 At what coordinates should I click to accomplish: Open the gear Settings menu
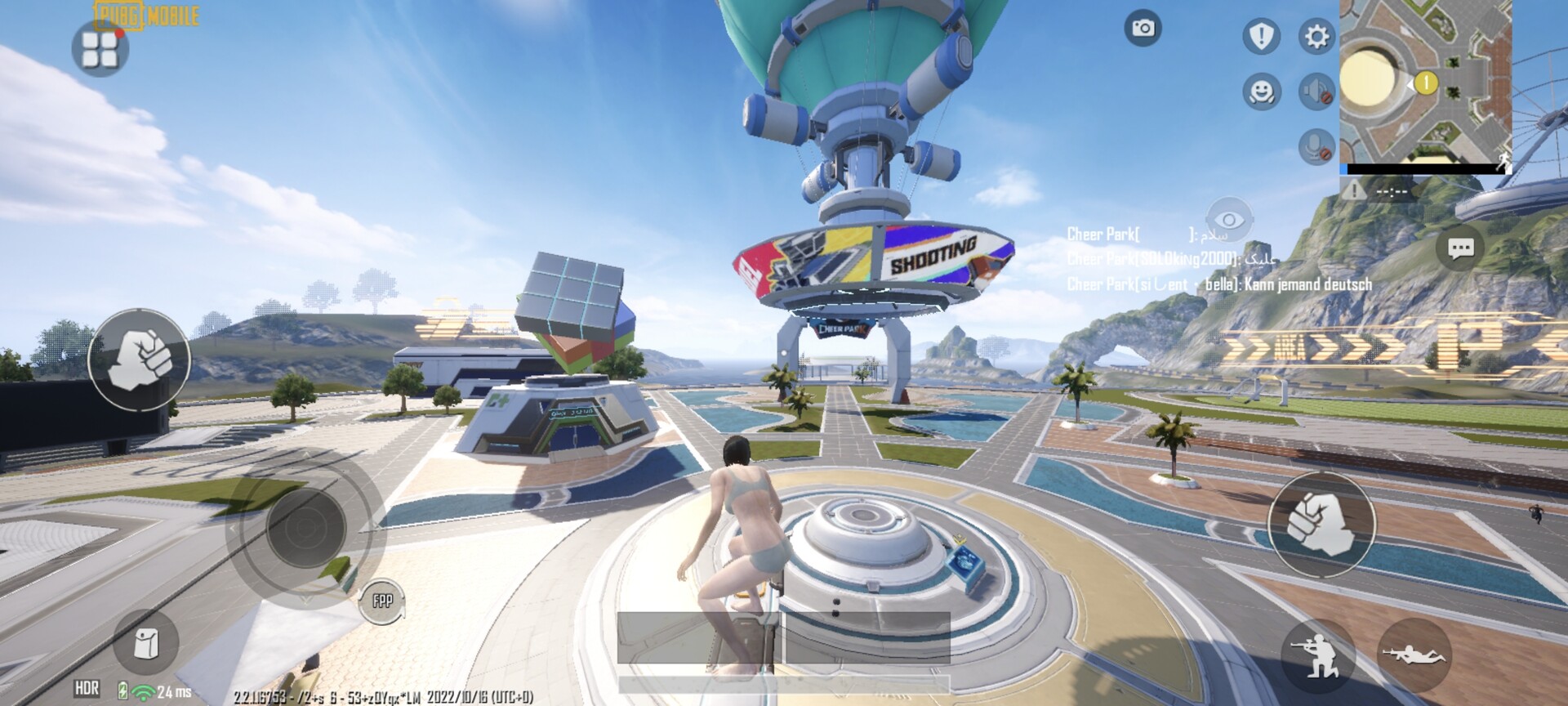tap(1316, 36)
